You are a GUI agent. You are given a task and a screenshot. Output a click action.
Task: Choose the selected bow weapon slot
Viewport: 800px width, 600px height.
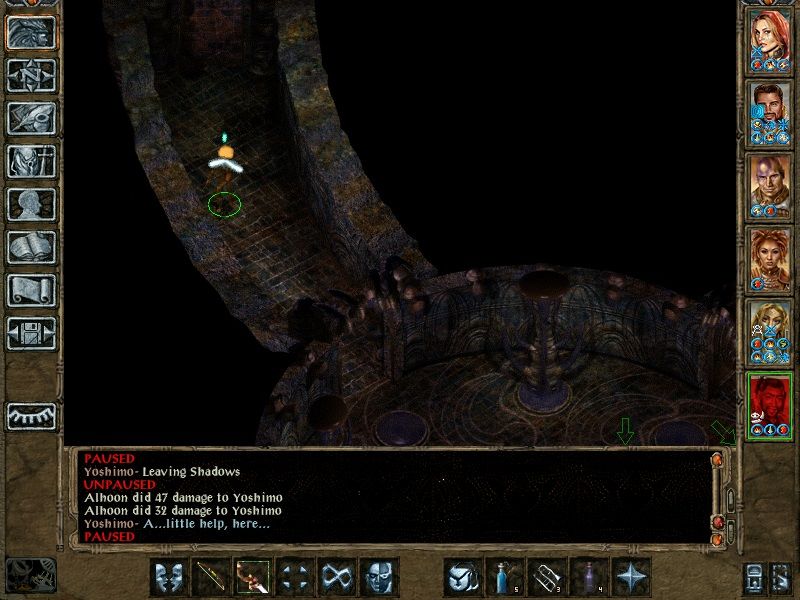[253, 578]
